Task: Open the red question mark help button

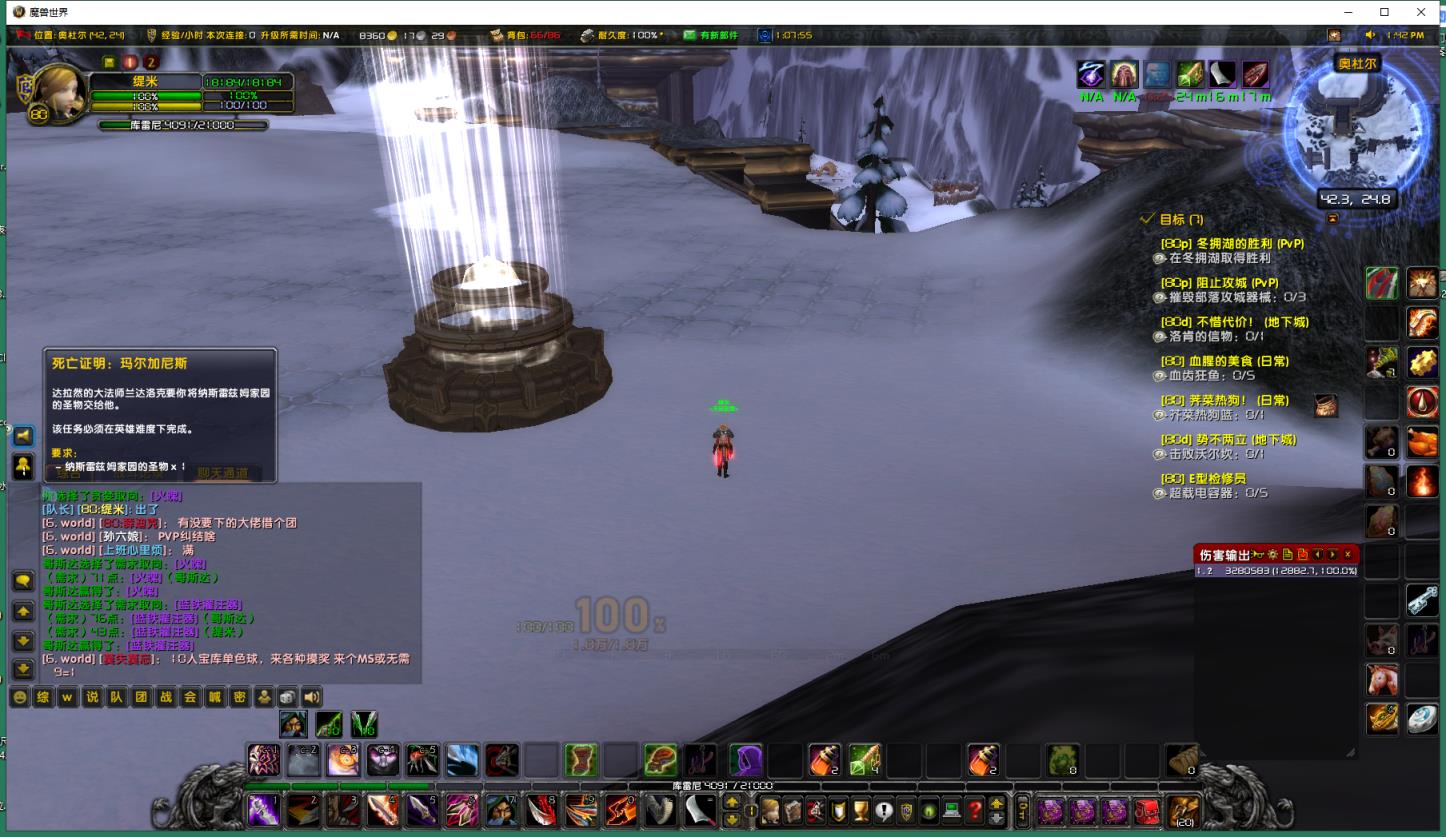Action: (974, 810)
